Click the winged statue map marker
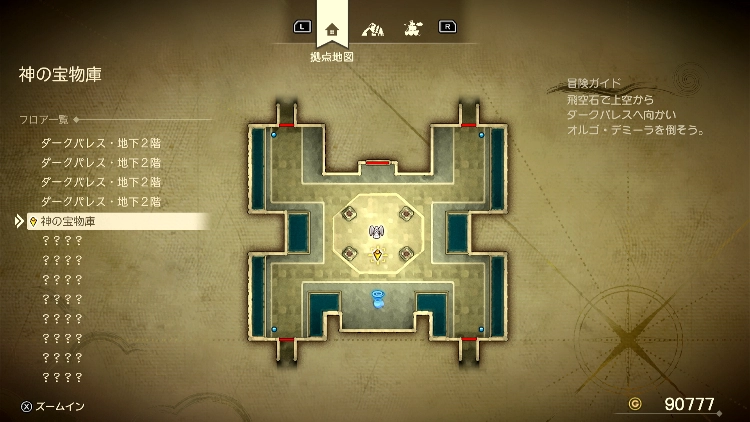The image size is (750, 422). coord(377,233)
